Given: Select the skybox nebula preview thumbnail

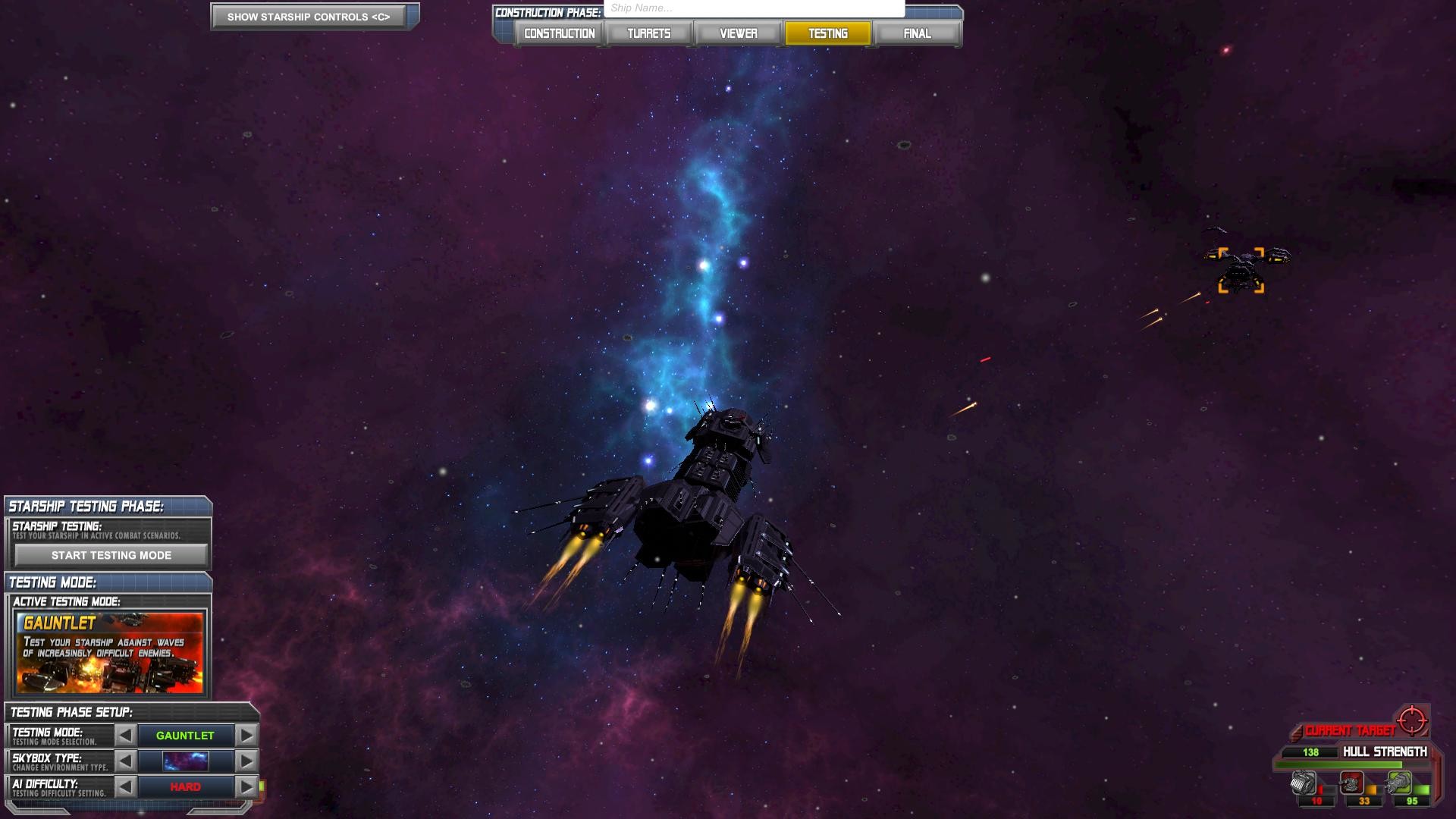Looking at the screenshot, I should pyautogui.click(x=185, y=761).
